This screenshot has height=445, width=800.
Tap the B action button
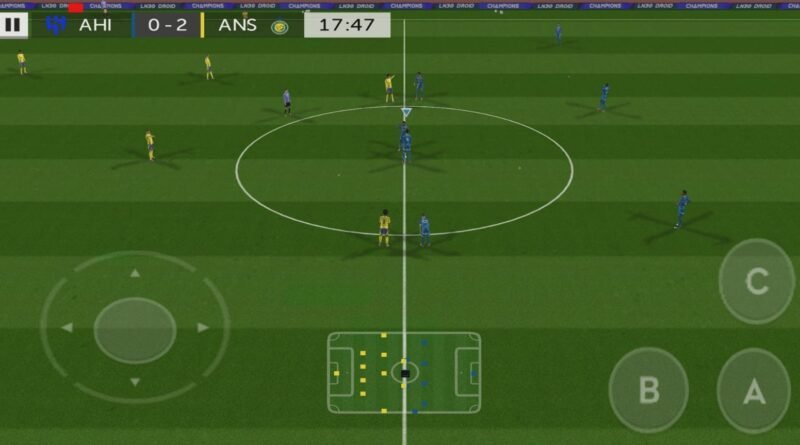(648, 390)
